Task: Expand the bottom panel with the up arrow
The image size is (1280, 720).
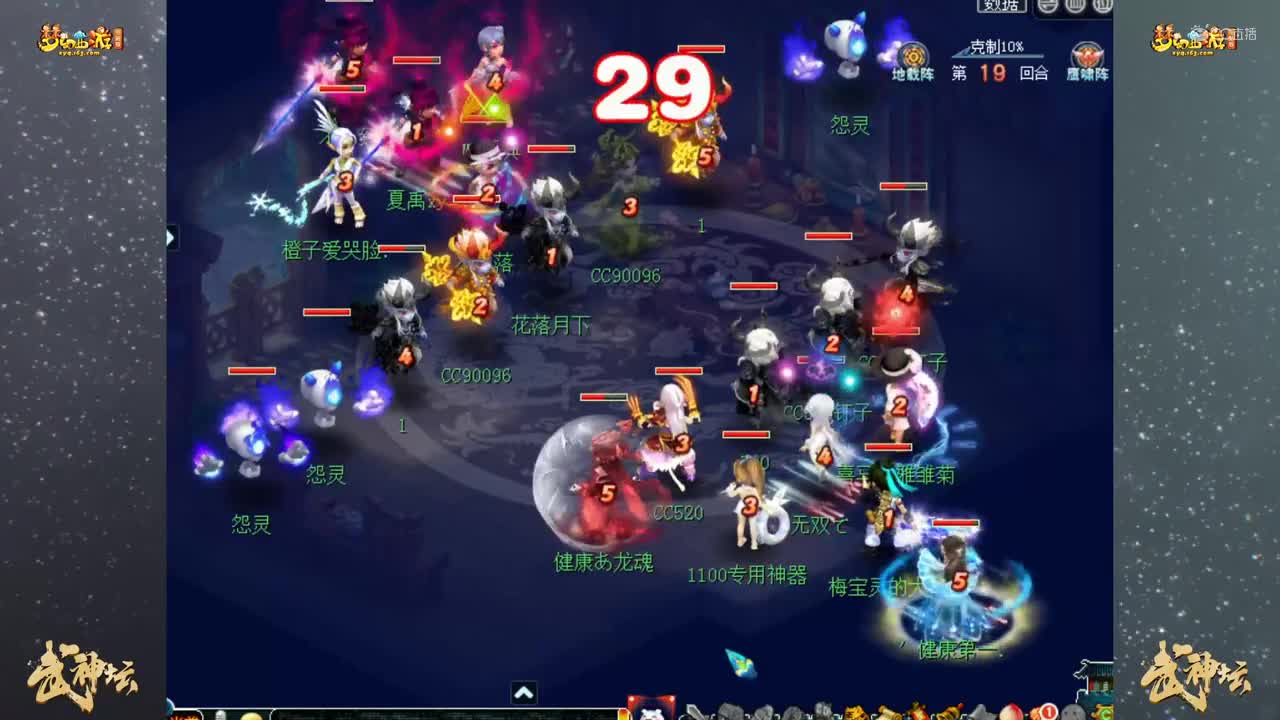Action: coord(523,692)
